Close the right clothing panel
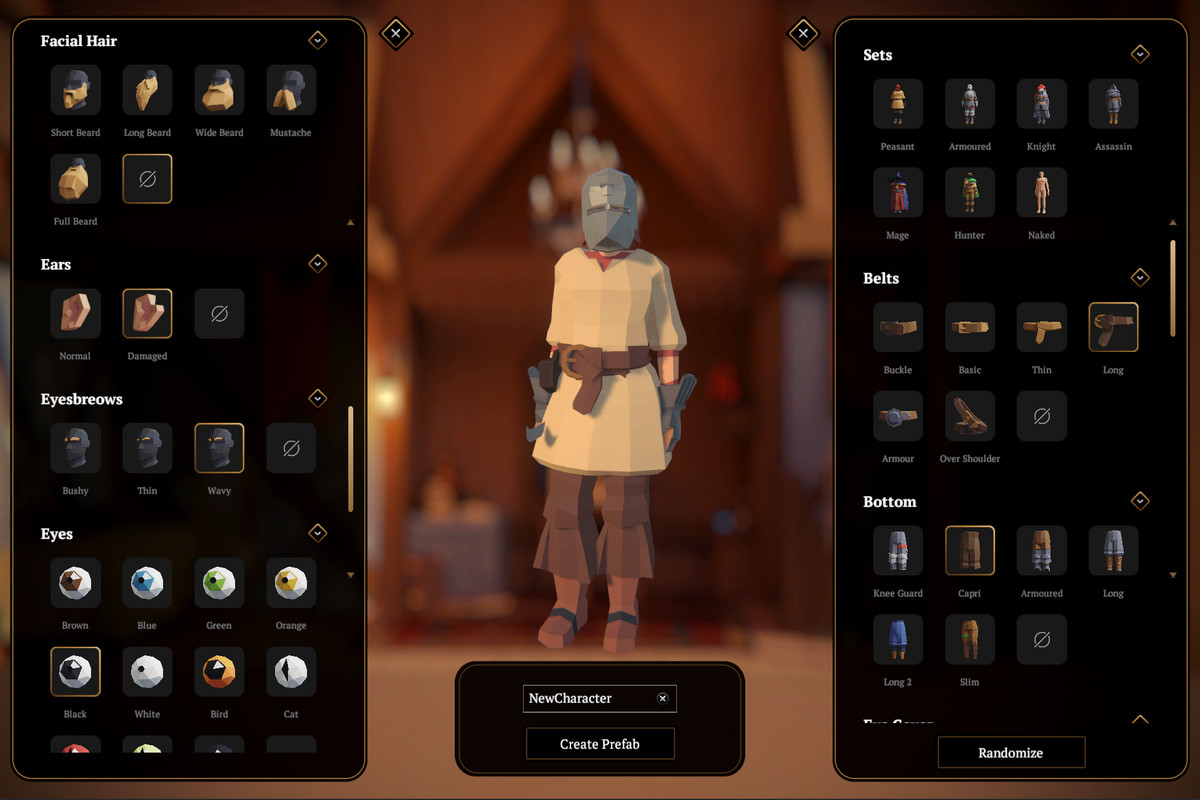Viewport: 1200px width, 800px height. [803, 34]
